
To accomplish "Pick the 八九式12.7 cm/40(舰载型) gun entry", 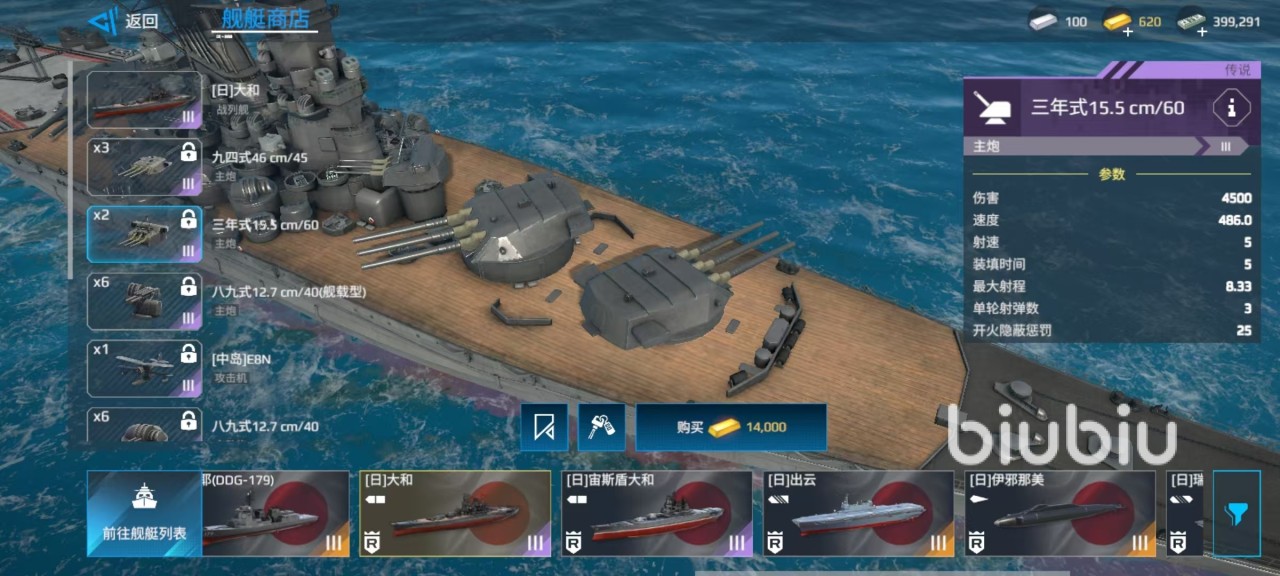I will point(145,301).
